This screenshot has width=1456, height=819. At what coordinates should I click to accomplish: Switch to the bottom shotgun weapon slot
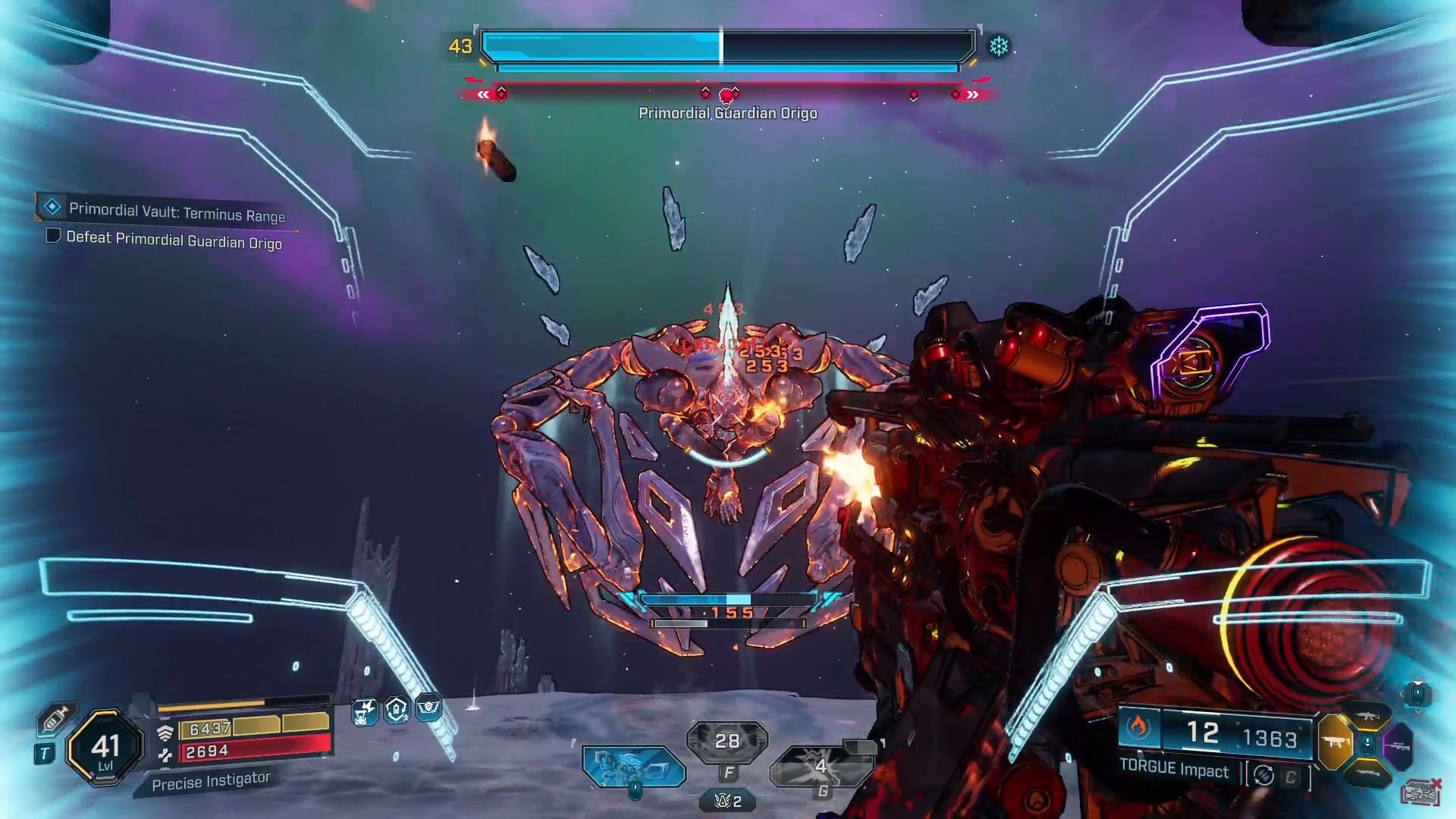(x=1367, y=773)
